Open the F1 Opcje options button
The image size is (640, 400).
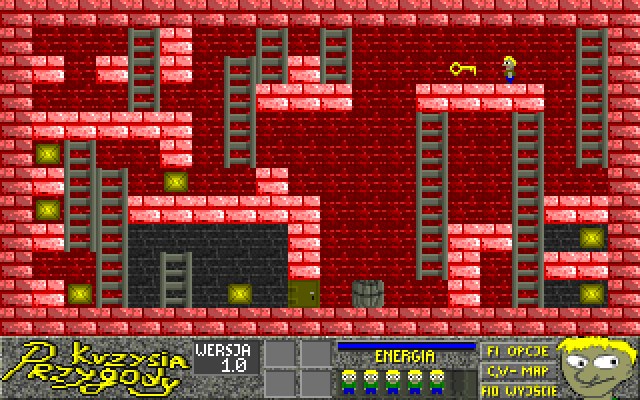517,352
